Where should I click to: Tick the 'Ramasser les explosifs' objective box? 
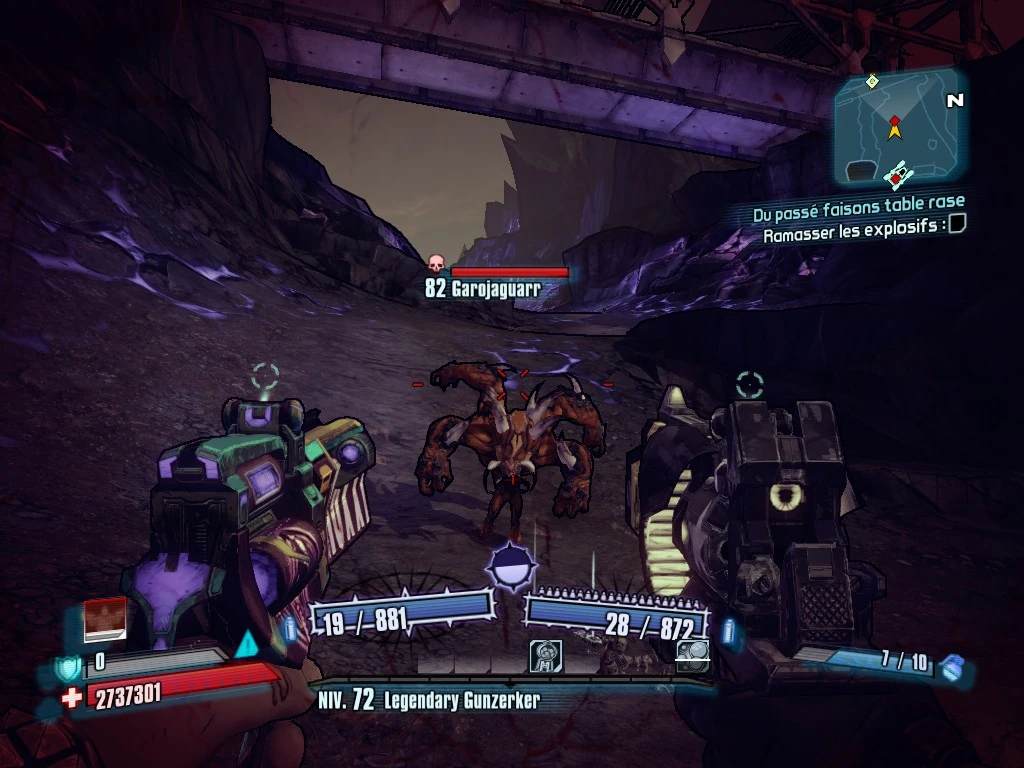[957, 224]
